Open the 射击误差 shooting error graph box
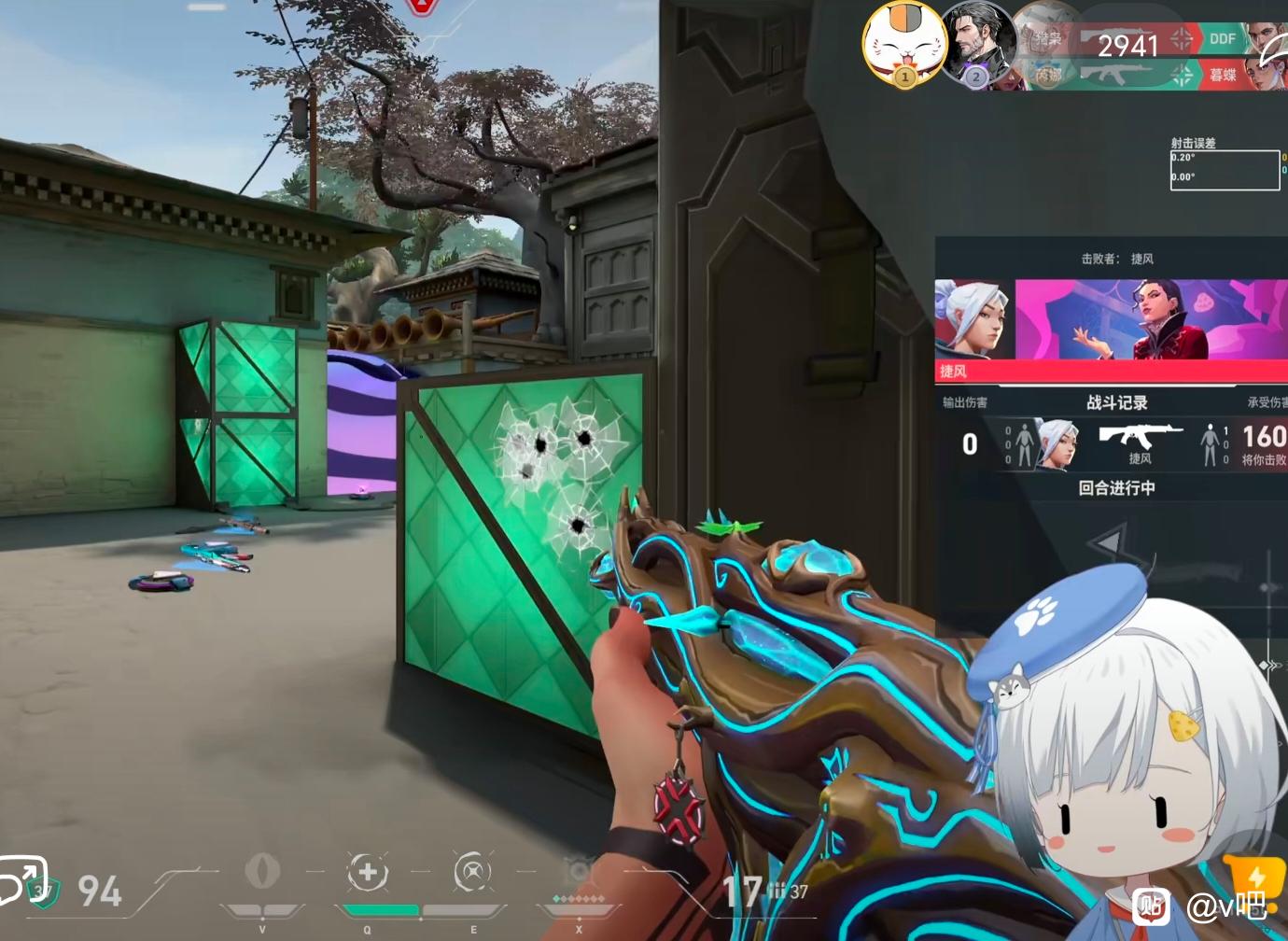Screen dimensions: 1288x941 (1225, 170)
